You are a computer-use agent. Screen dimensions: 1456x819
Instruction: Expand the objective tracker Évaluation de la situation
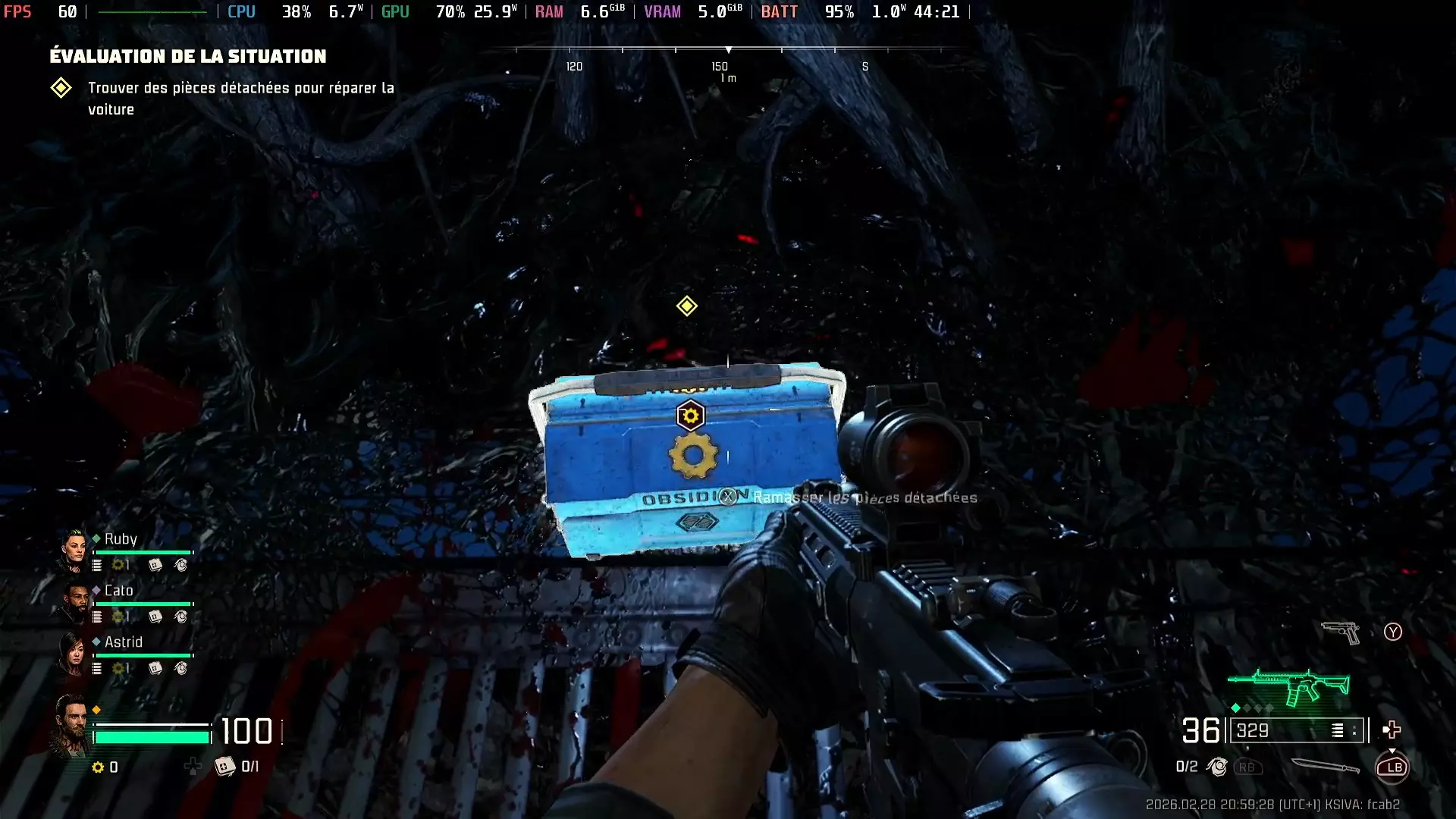tap(187, 55)
